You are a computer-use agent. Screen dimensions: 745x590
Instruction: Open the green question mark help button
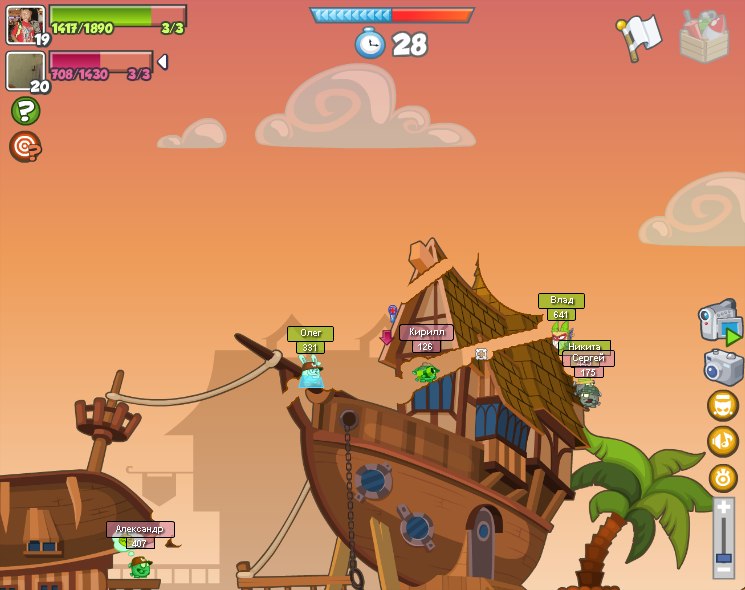pos(25,111)
